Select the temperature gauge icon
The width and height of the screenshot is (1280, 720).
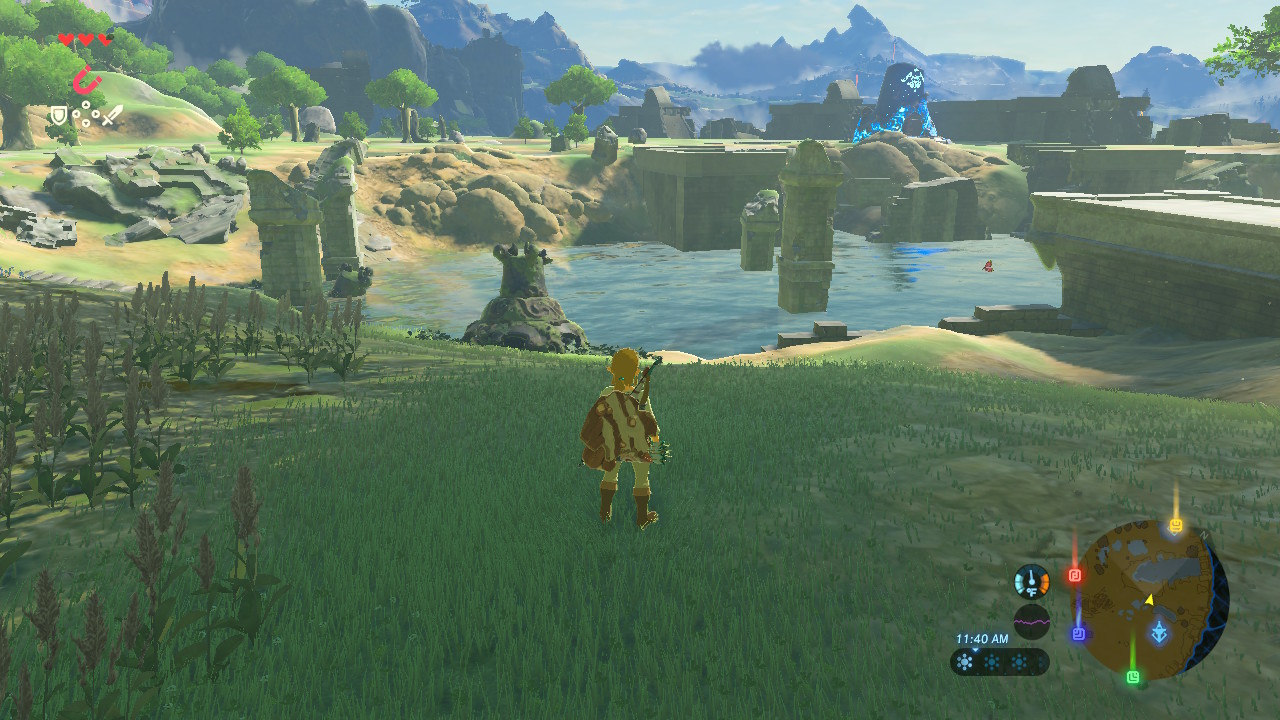click(1031, 581)
